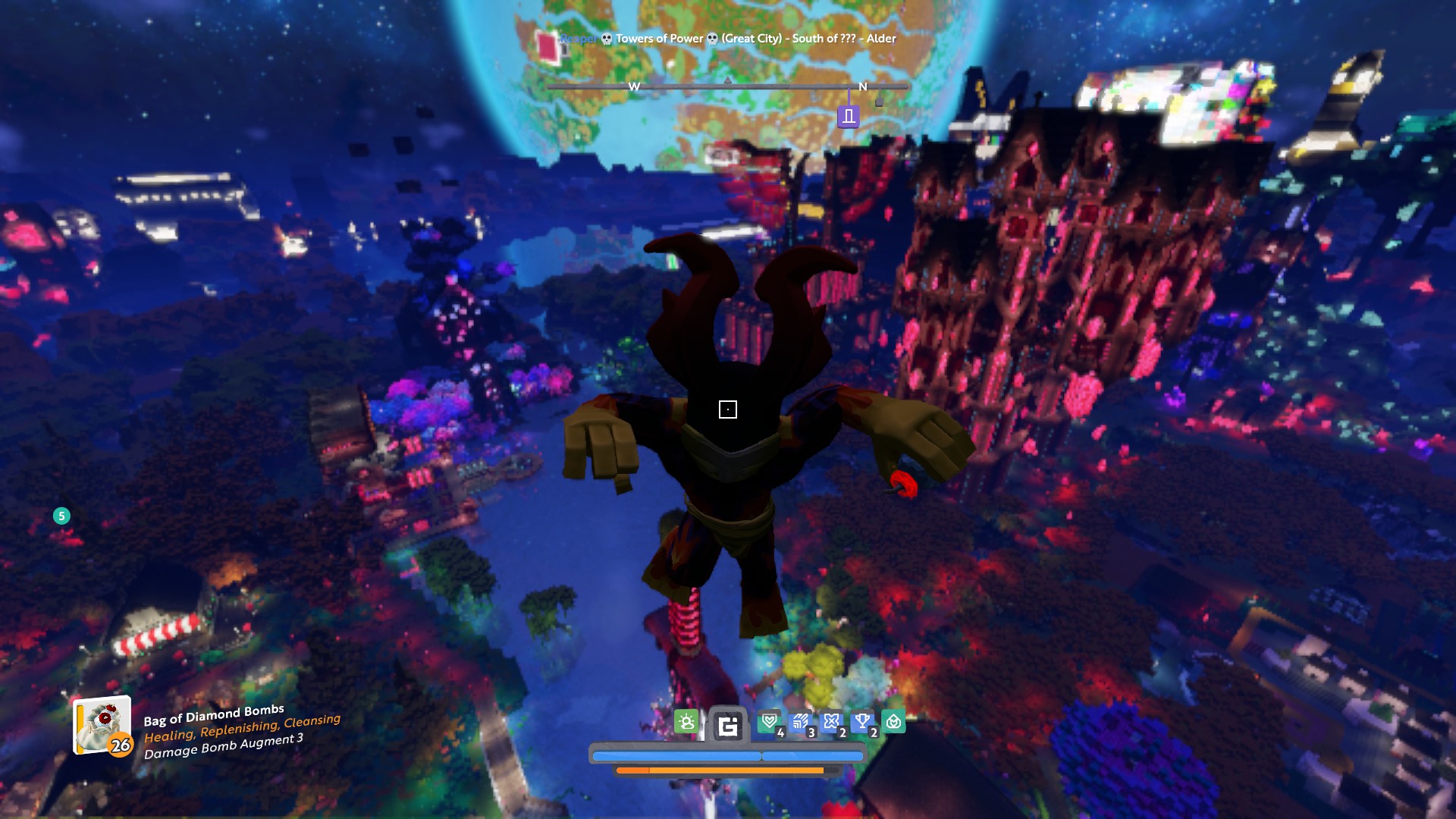1456x819 pixels.
Task: Click the green sunburst character buff icon
Action: (x=686, y=722)
